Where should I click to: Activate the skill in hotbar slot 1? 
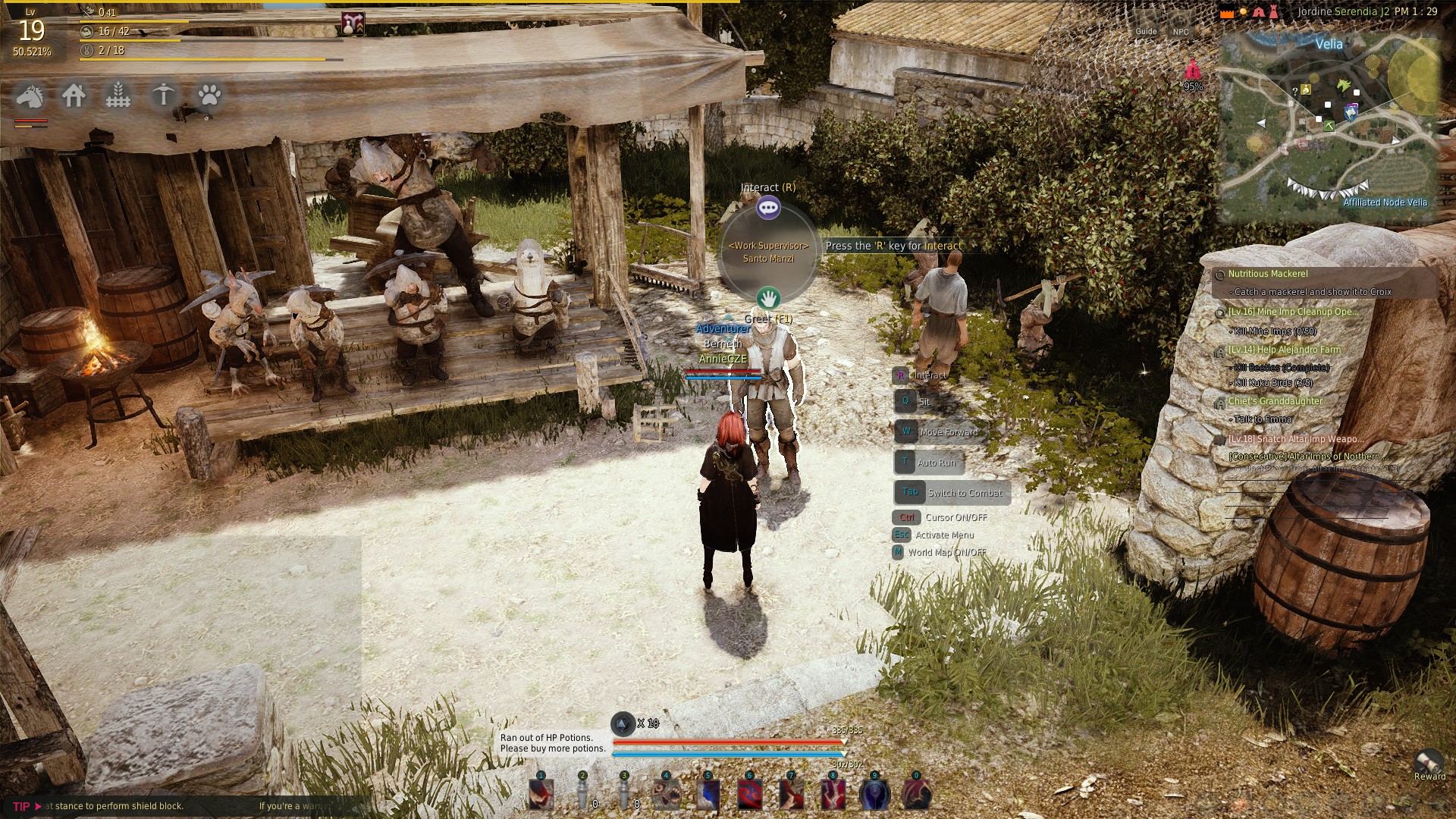[x=541, y=794]
